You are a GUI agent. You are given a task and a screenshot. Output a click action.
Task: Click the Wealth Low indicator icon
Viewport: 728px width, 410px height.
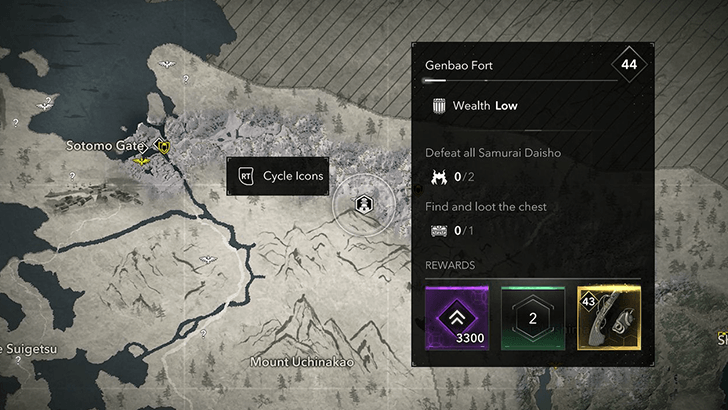[x=437, y=106]
